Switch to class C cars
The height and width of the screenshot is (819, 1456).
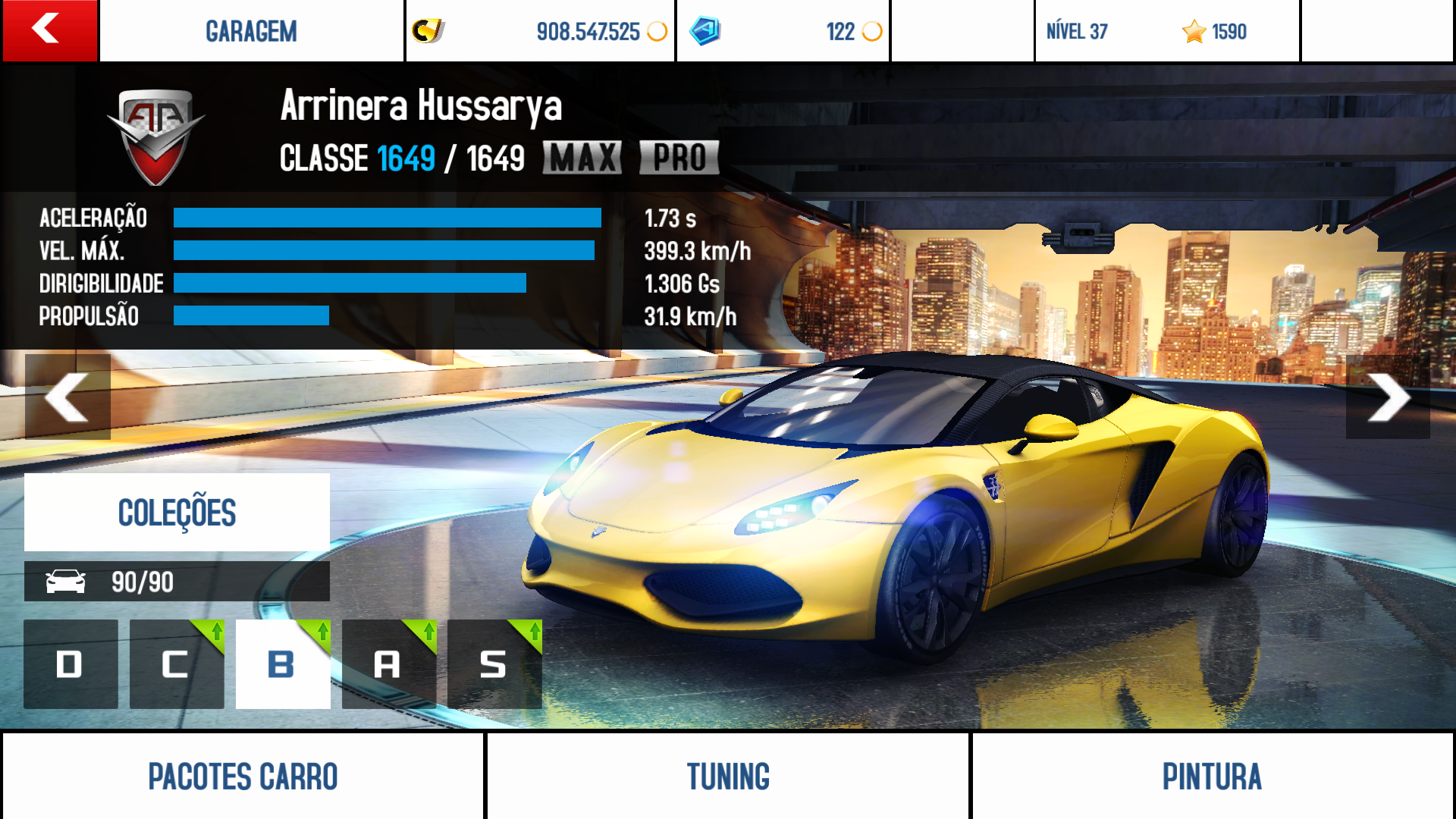click(x=177, y=664)
